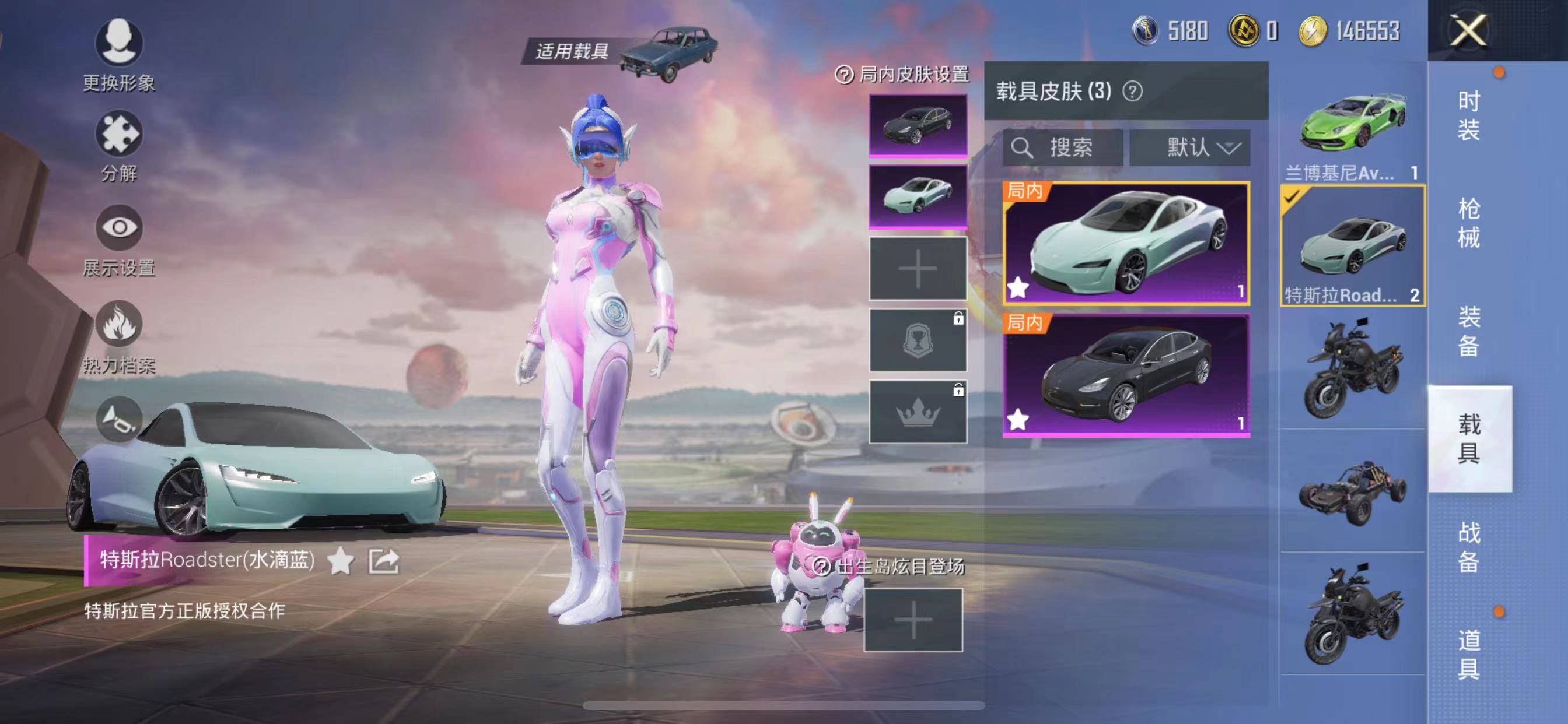Screen dimensions: 1568x724
Task: Select the 装备 equipment tab
Action: 1468,331
